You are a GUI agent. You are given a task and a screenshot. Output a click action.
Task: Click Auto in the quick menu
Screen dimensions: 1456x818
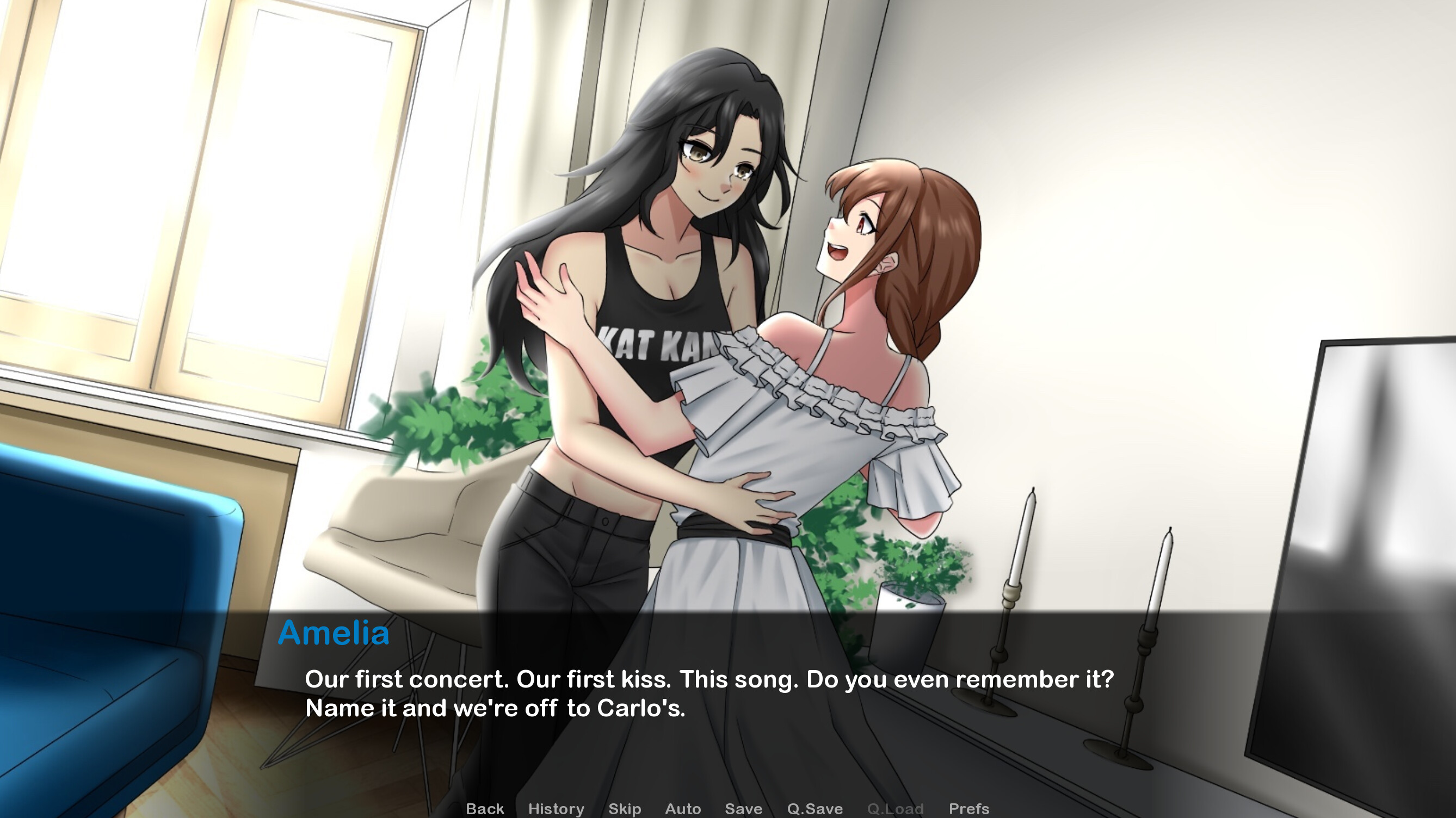pyautogui.click(x=683, y=809)
